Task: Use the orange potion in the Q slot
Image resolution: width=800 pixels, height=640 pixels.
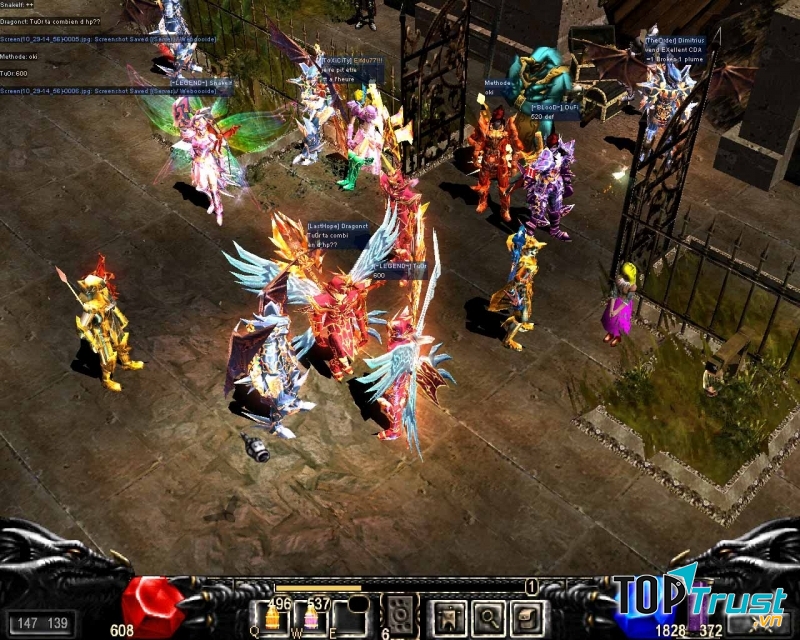Action: point(272,619)
